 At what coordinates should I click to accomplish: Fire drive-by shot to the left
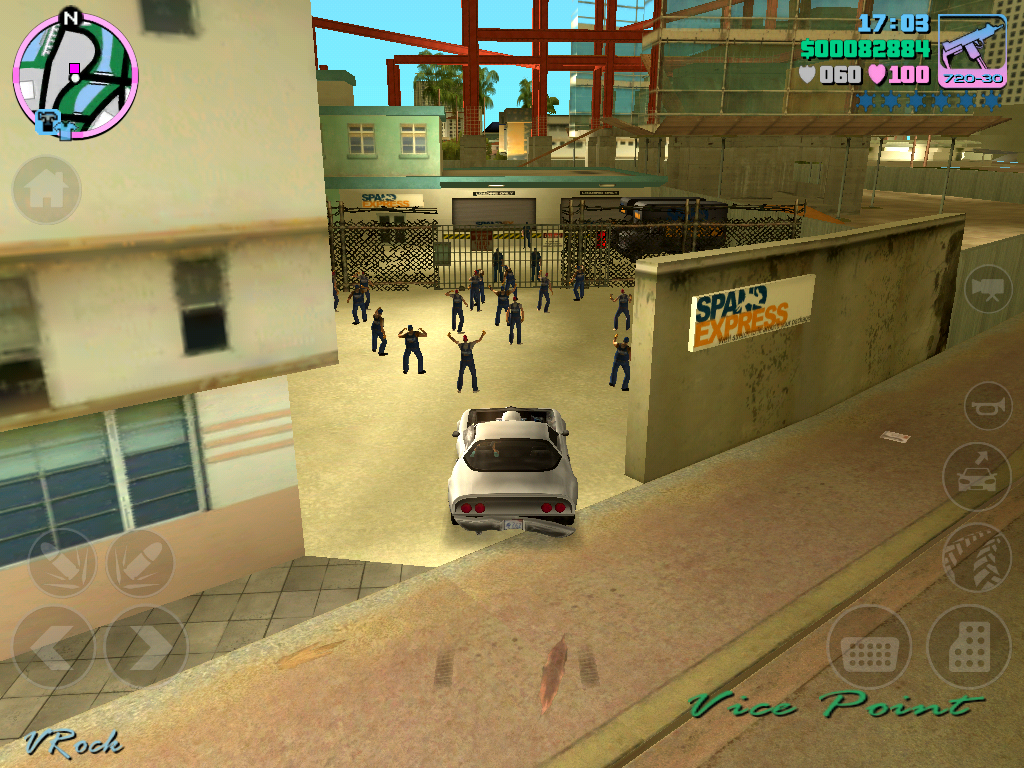click(x=62, y=563)
